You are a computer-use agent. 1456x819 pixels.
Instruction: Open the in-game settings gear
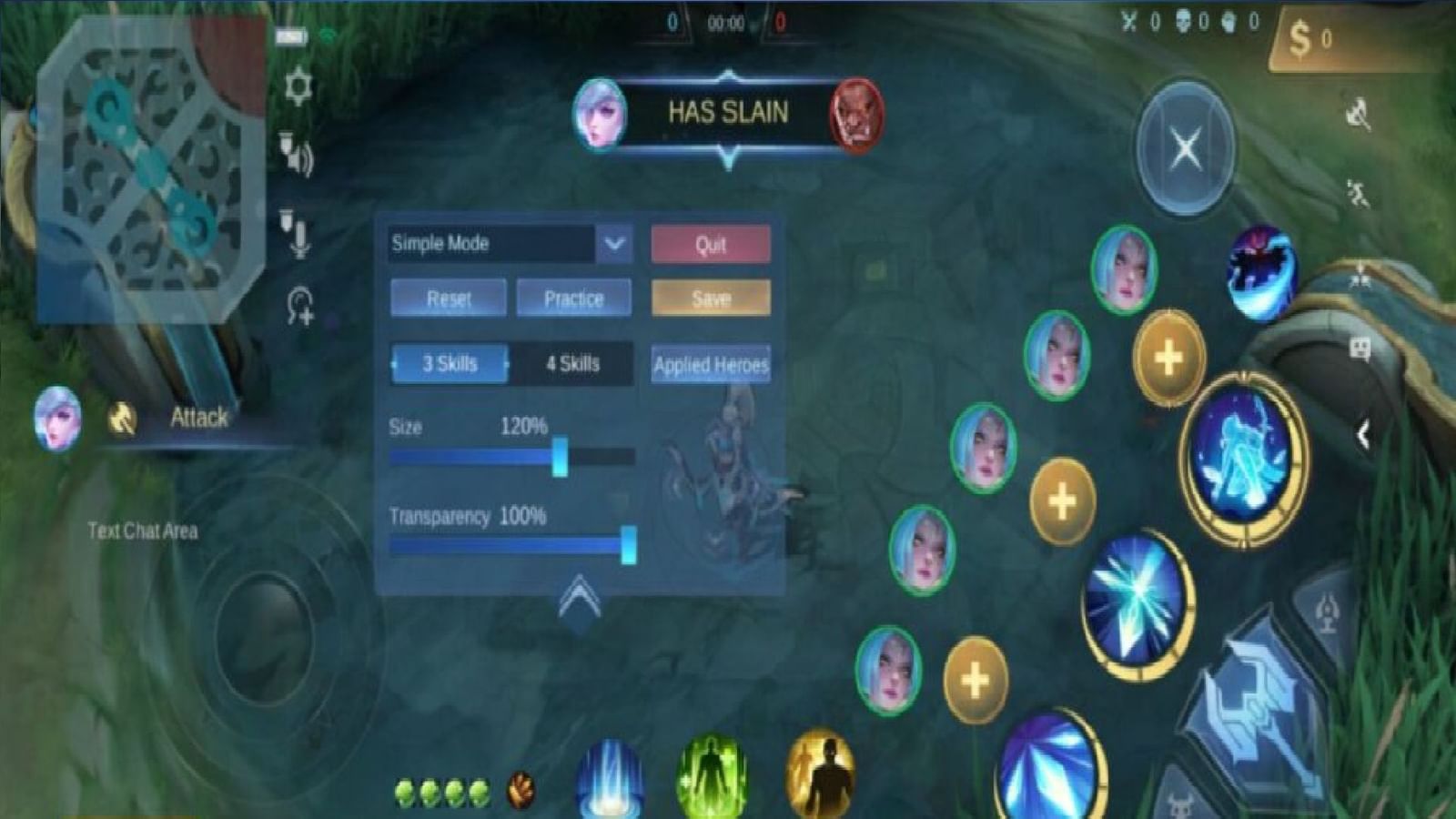point(298,84)
